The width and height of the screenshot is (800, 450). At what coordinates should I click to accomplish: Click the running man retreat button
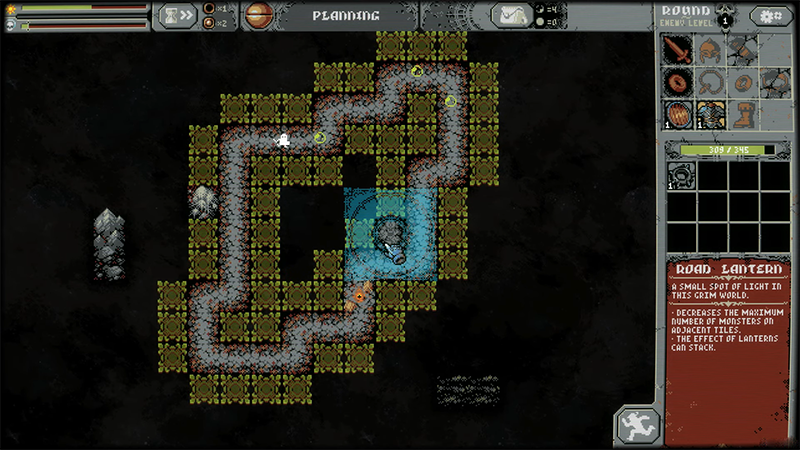636,424
